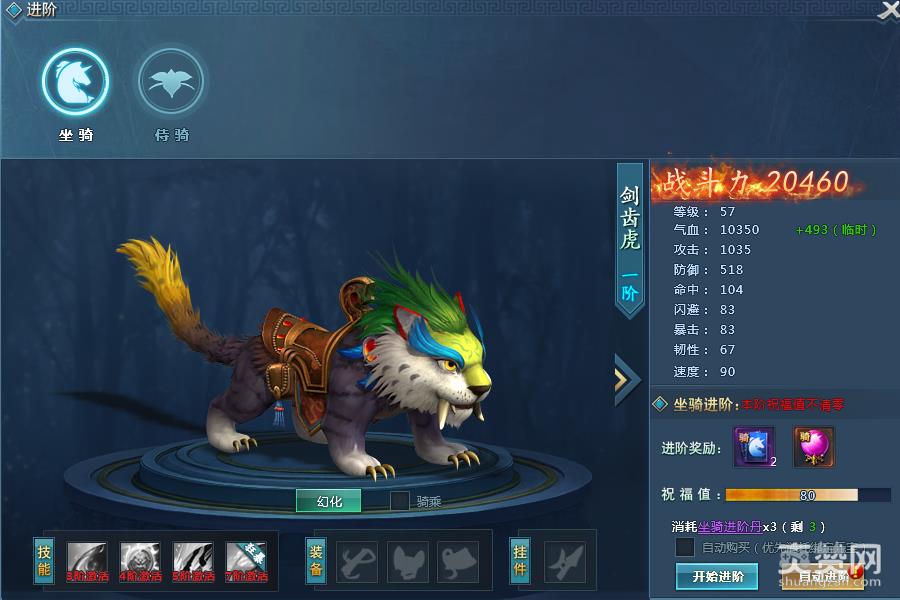
Task: Inspect the pink orb reward icon
Action: [x=814, y=447]
